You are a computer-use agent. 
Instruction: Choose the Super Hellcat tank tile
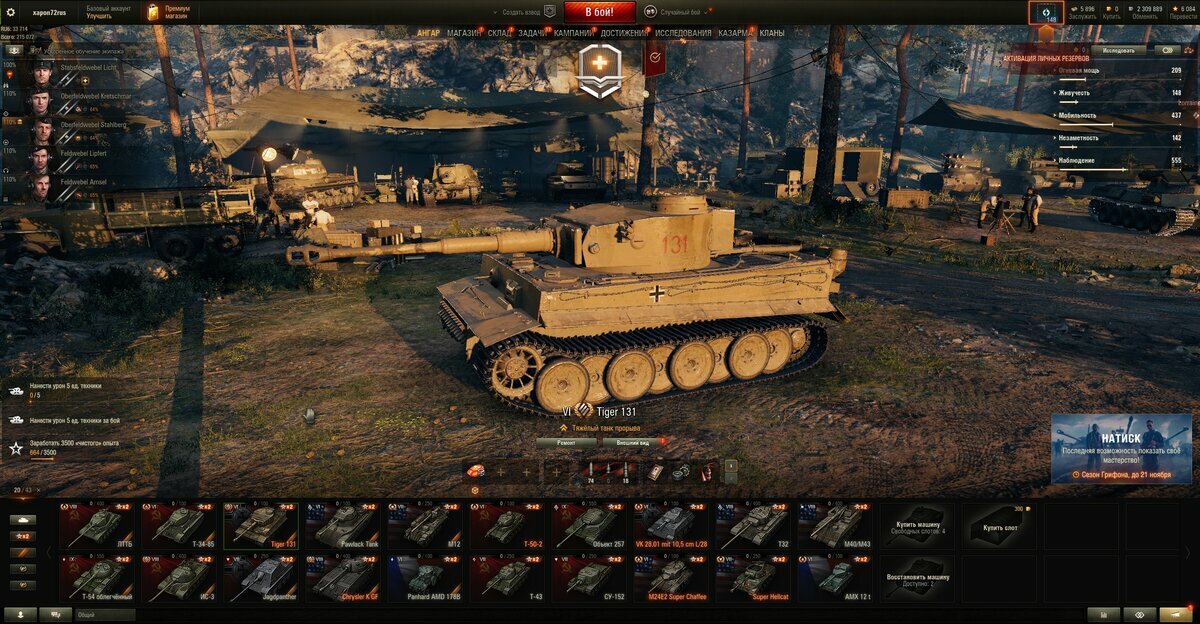[x=752, y=578]
